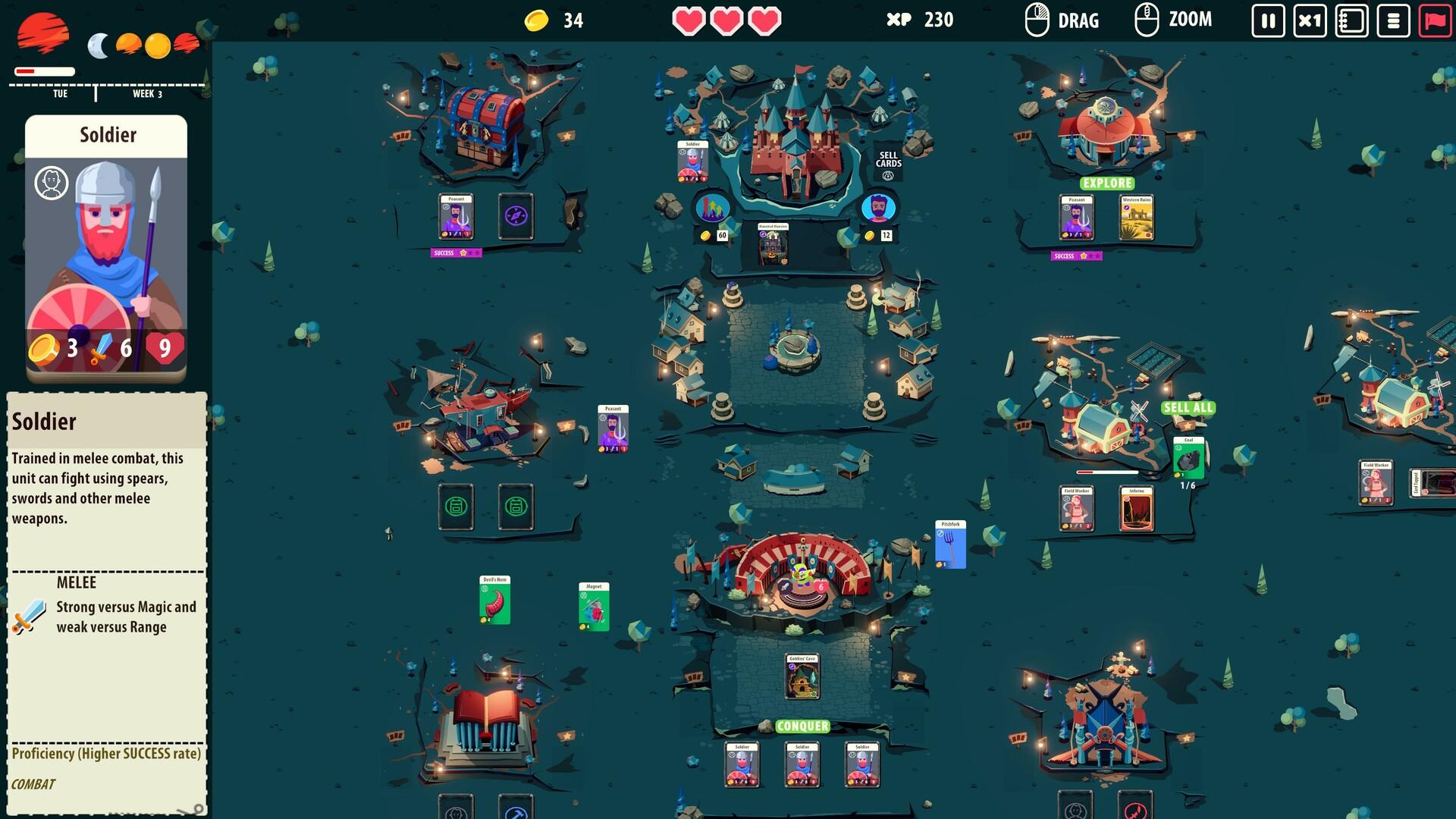Click the SELL ALL label near the barn
1456x819 pixels.
(1187, 406)
